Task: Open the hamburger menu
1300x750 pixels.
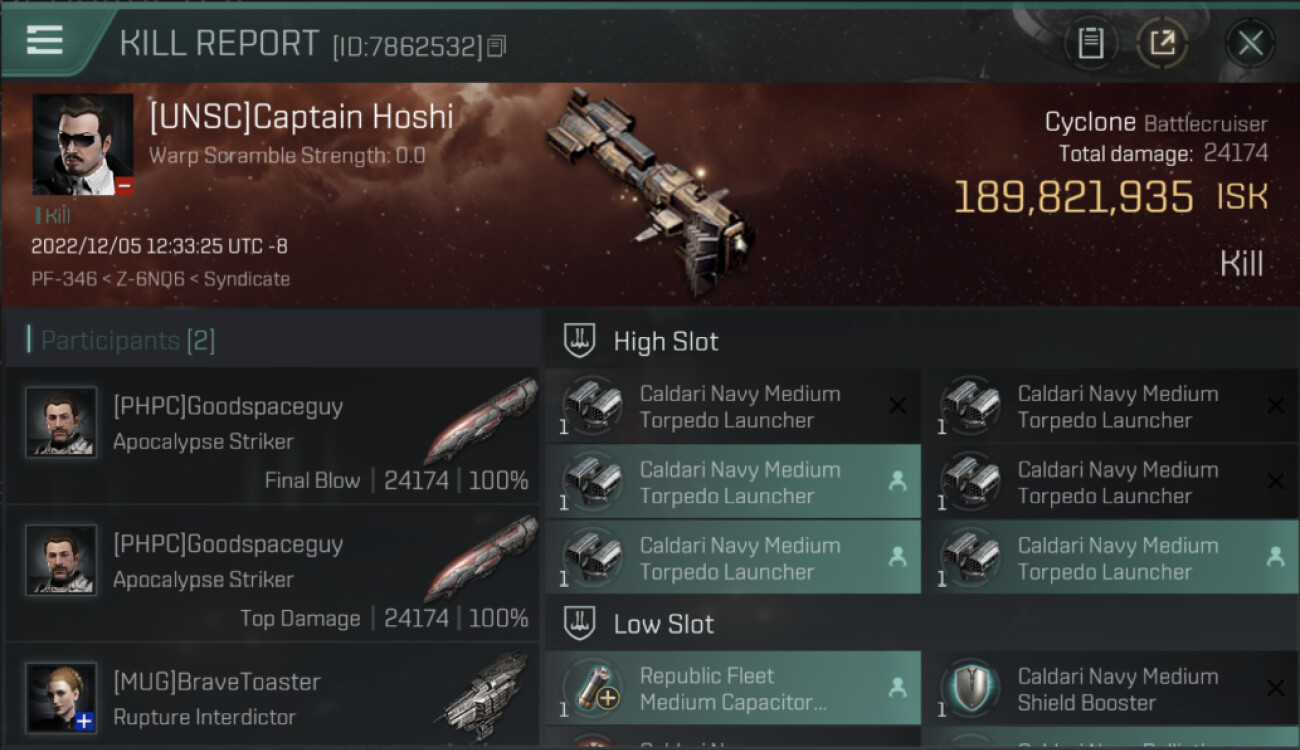Action: (45, 40)
